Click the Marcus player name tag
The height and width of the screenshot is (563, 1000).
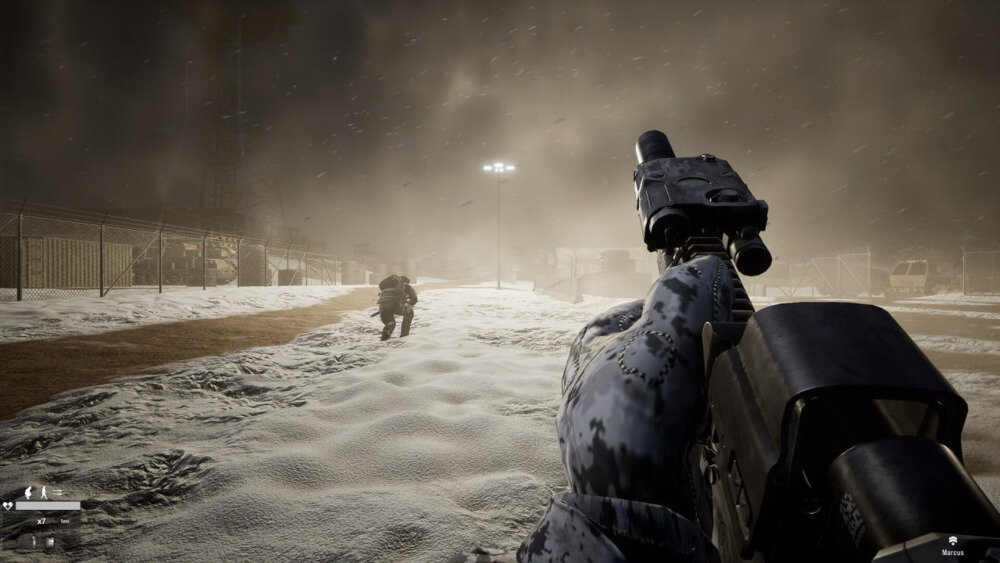point(953,552)
